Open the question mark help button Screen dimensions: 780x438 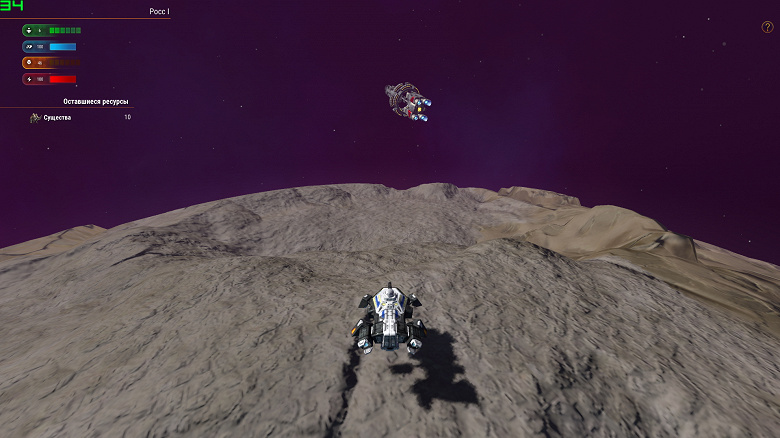767,27
